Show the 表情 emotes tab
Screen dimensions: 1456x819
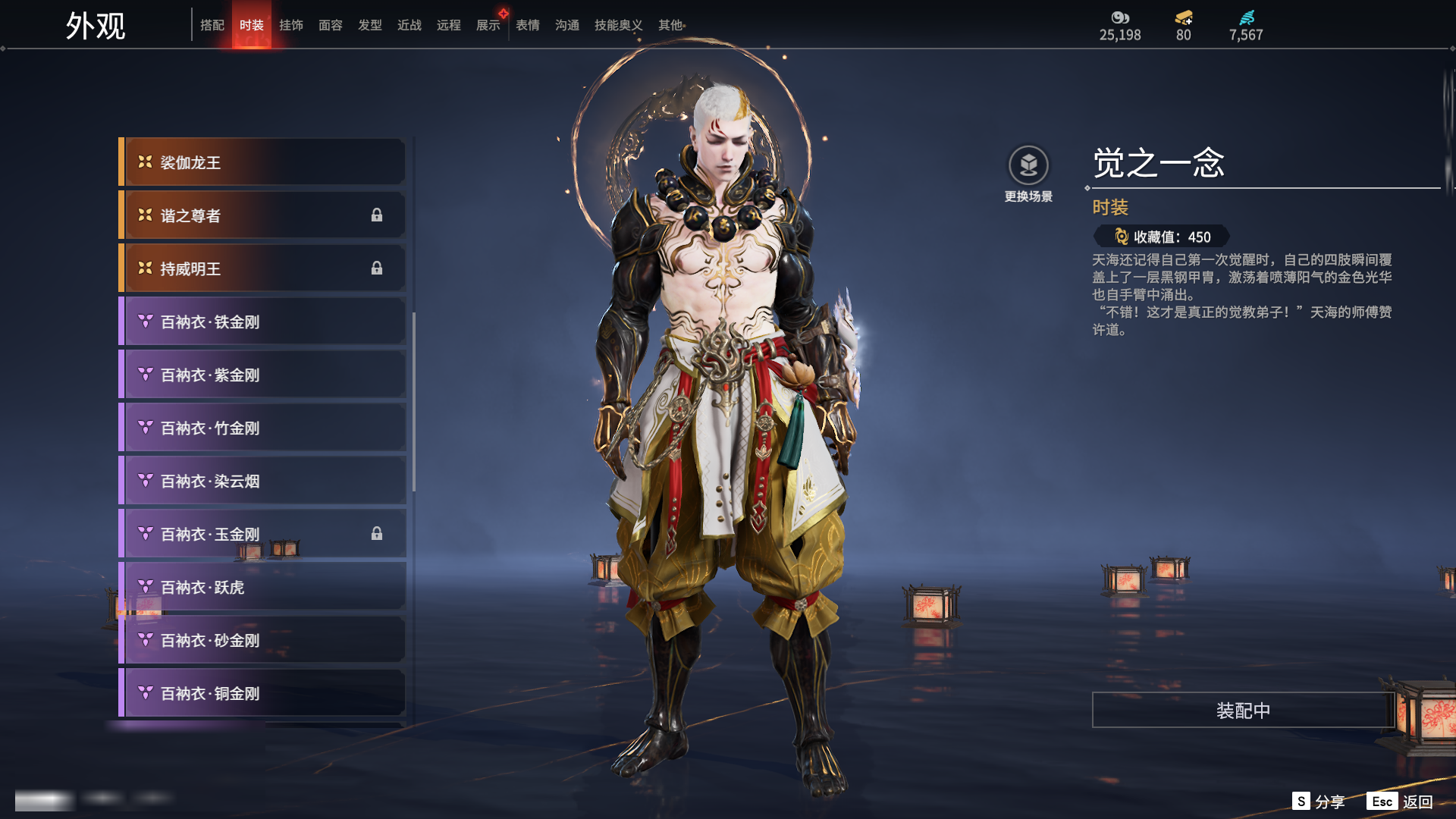click(528, 25)
